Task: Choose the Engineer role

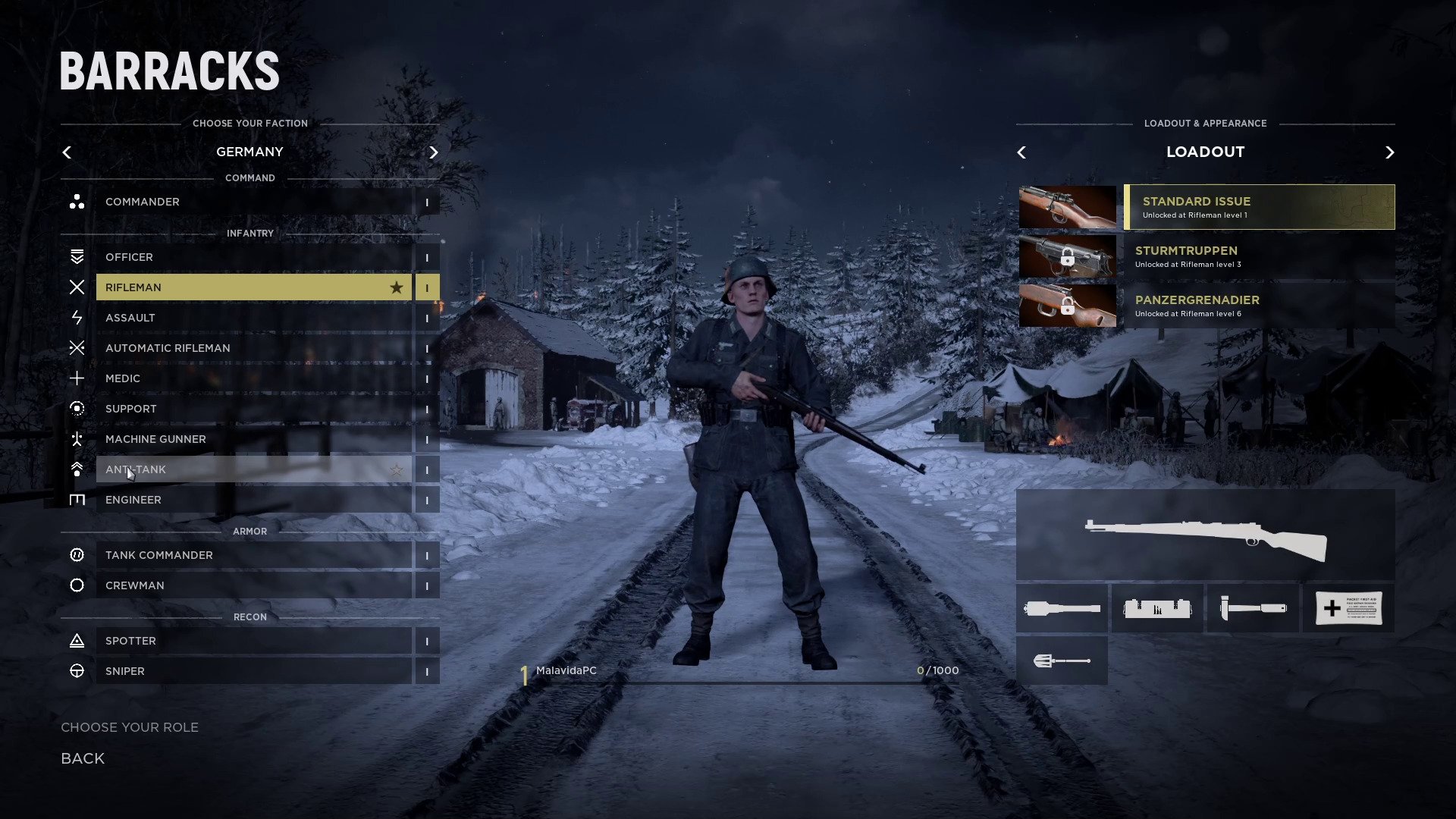Action: (253, 500)
